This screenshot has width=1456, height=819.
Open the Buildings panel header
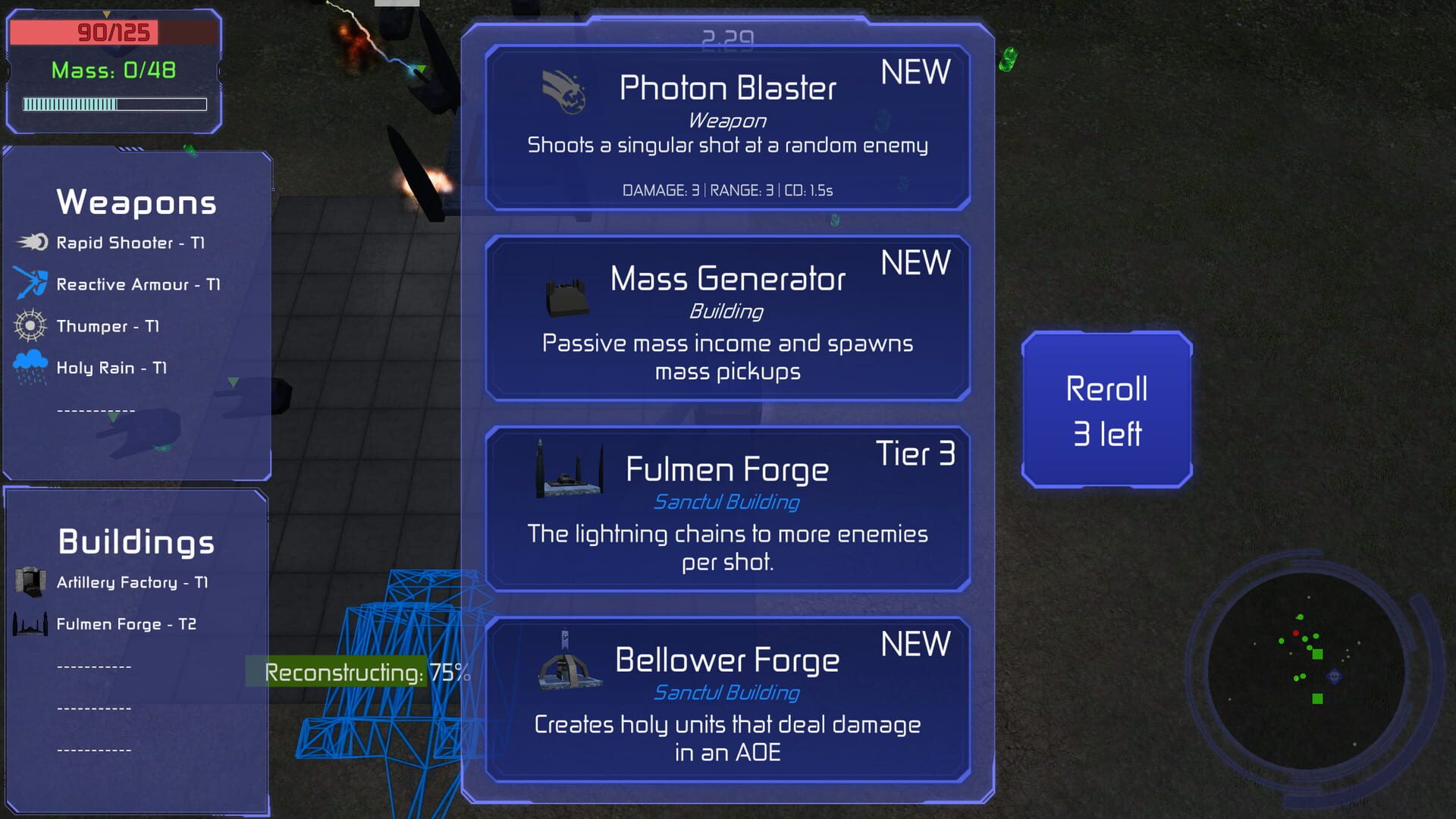[x=136, y=540]
